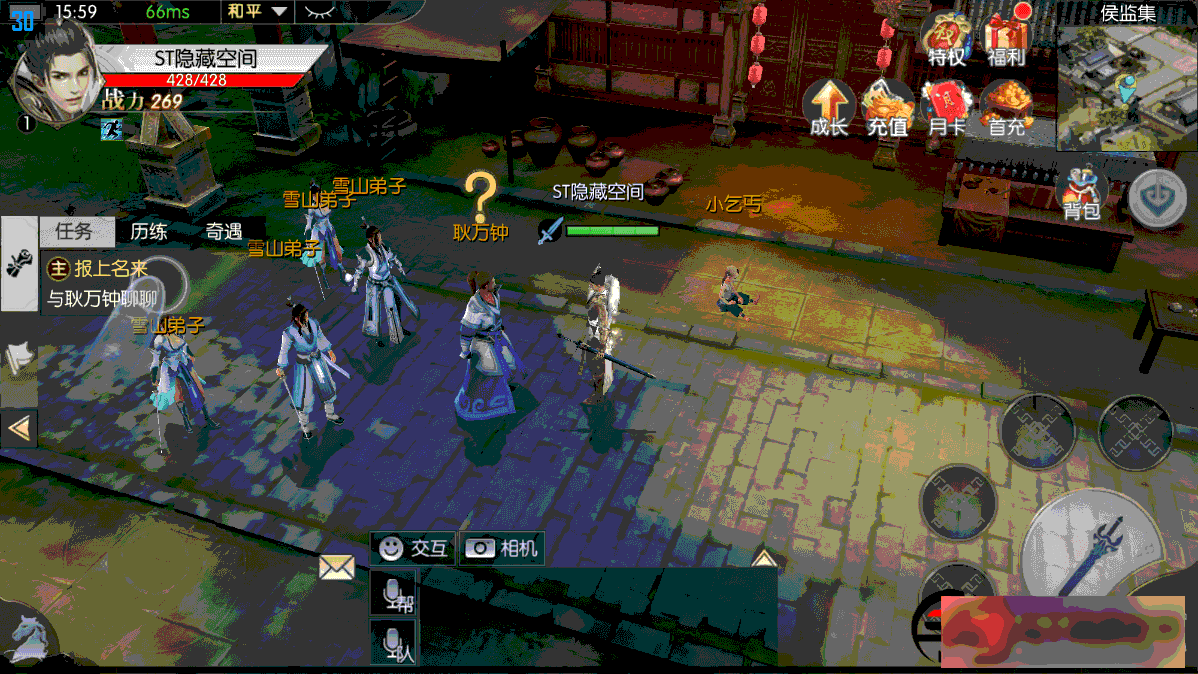Switch to the 历练 tab
This screenshot has height=674, width=1198.
coord(149,232)
